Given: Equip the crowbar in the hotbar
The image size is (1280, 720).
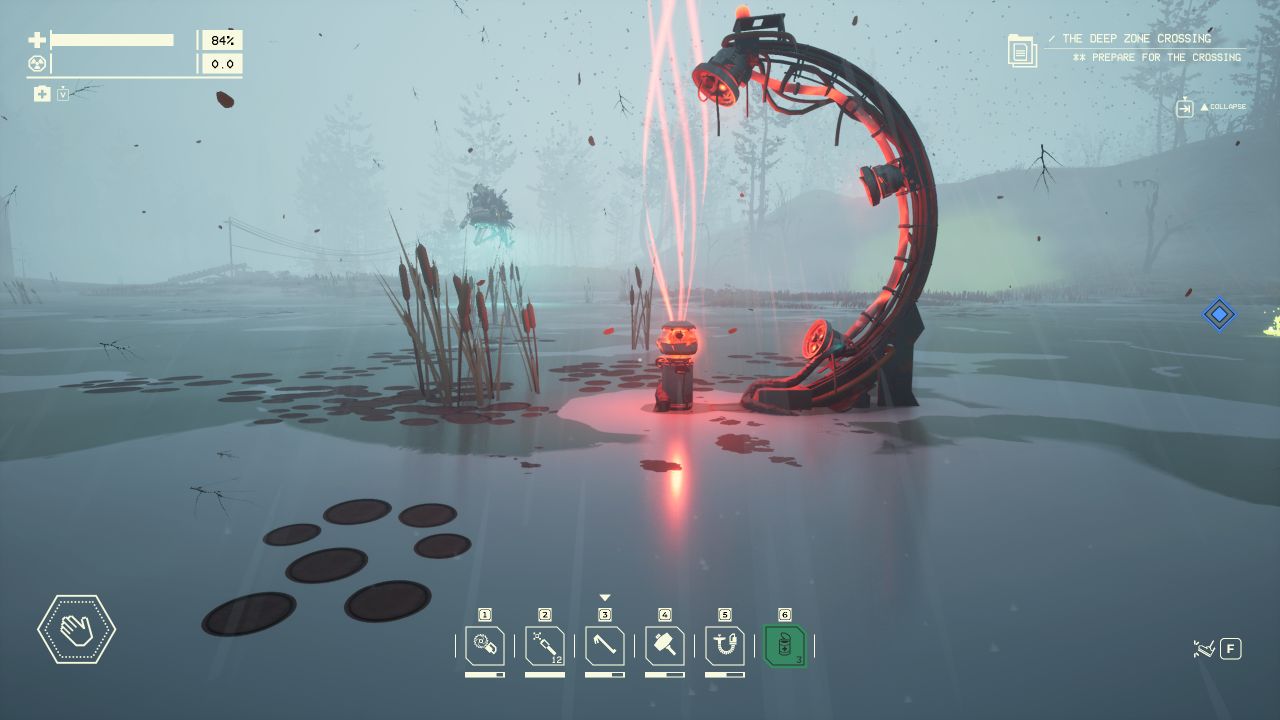Looking at the screenshot, I should tap(605, 646).
